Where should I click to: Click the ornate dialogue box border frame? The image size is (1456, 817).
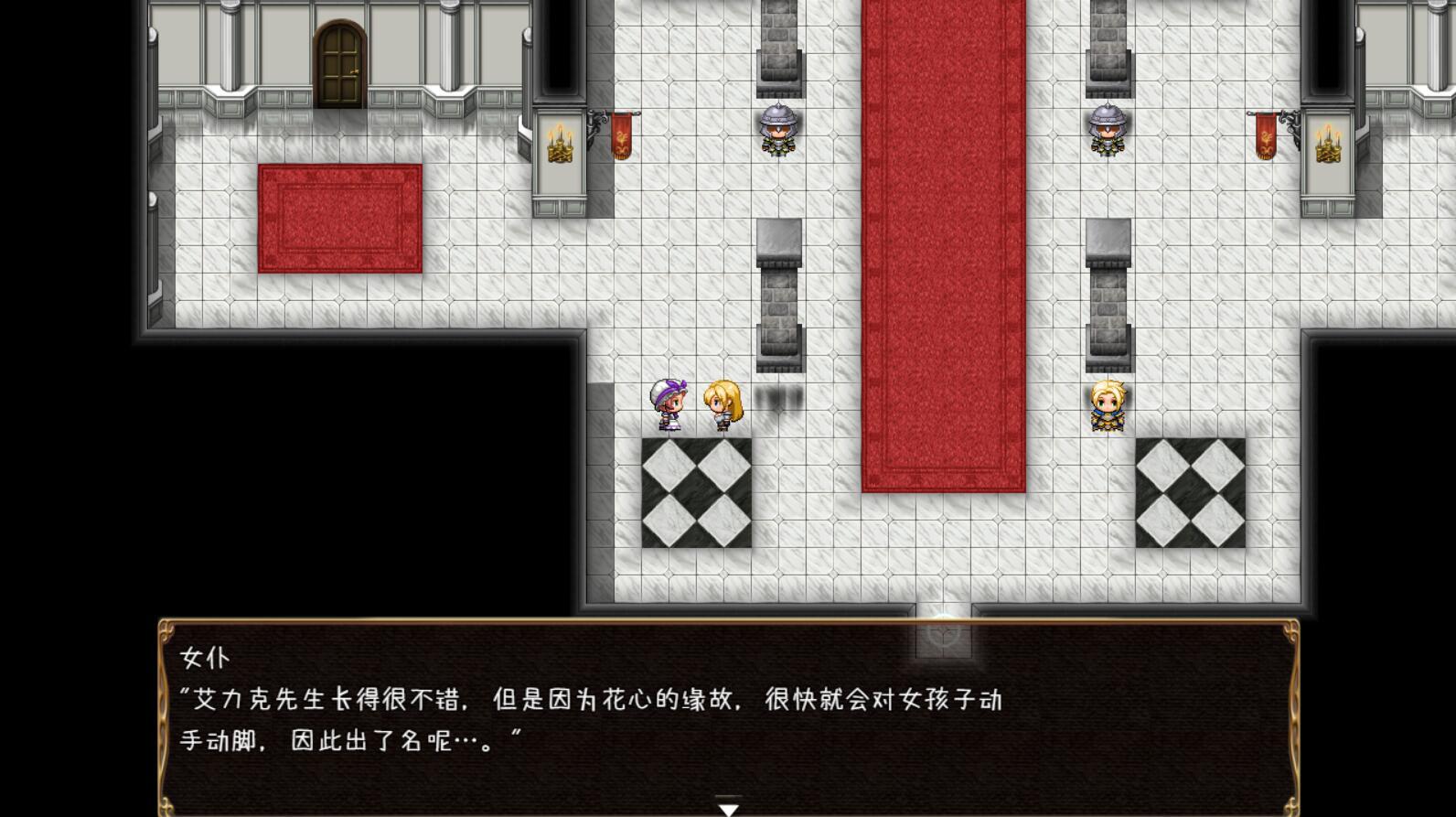coord(165,631)
